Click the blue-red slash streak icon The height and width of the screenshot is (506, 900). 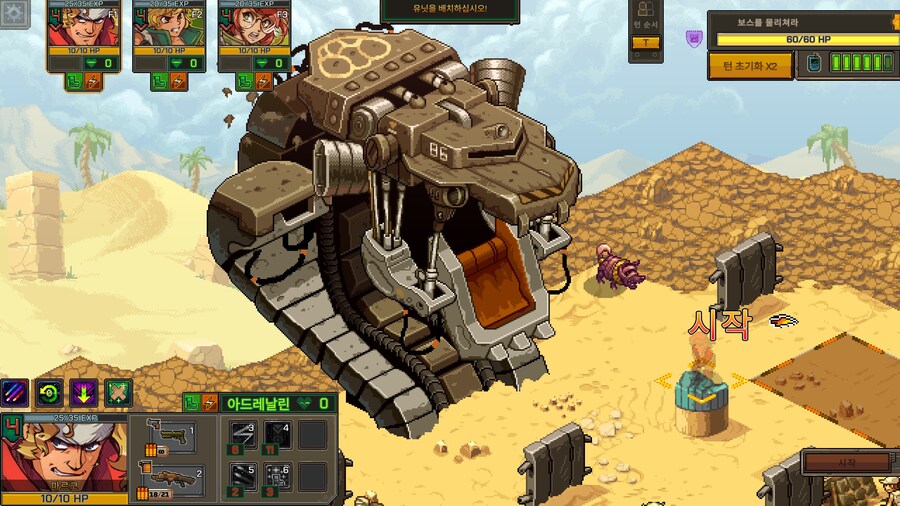coord(15,392)
